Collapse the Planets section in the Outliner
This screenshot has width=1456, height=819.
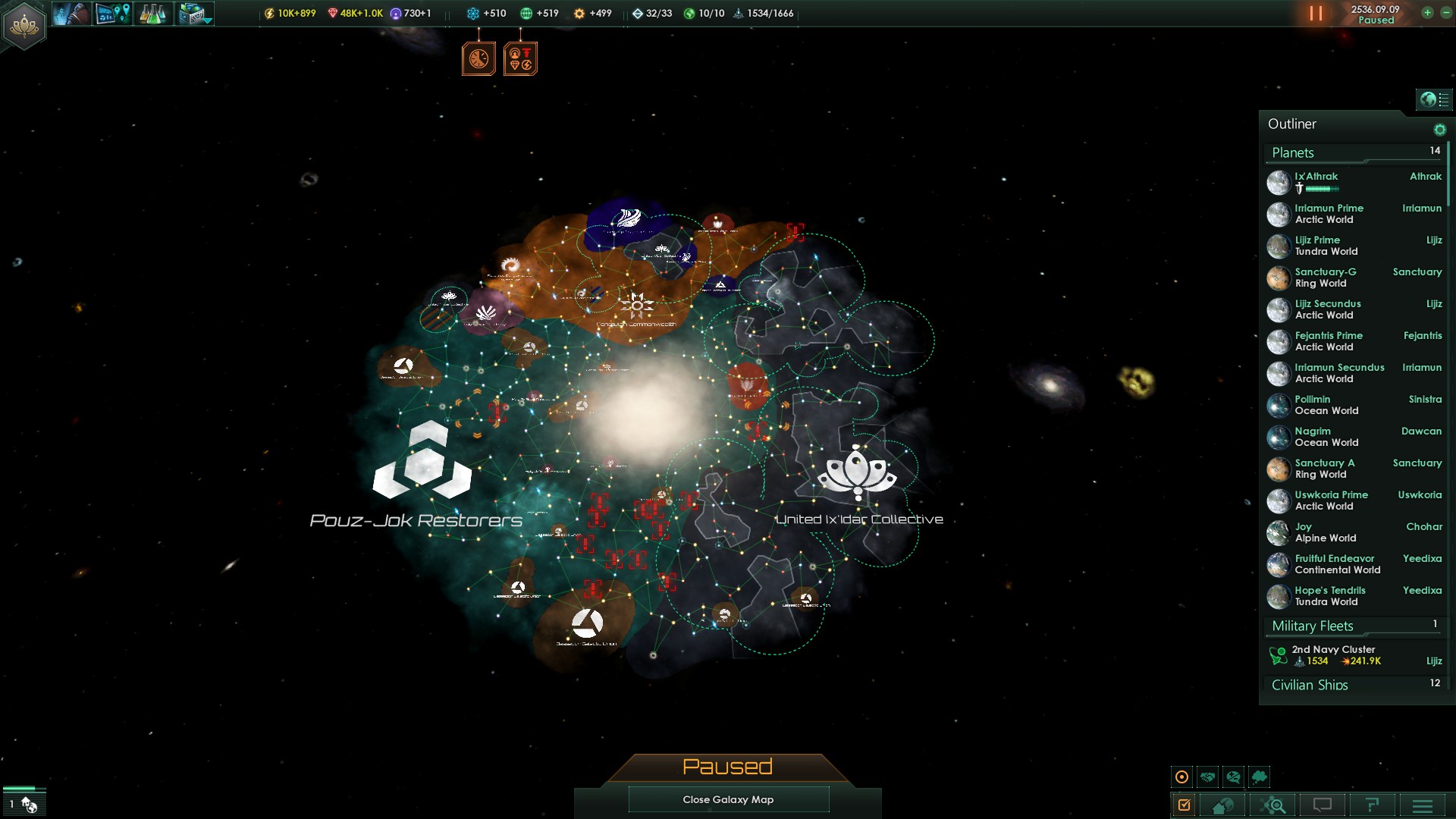pos(1292,152)
